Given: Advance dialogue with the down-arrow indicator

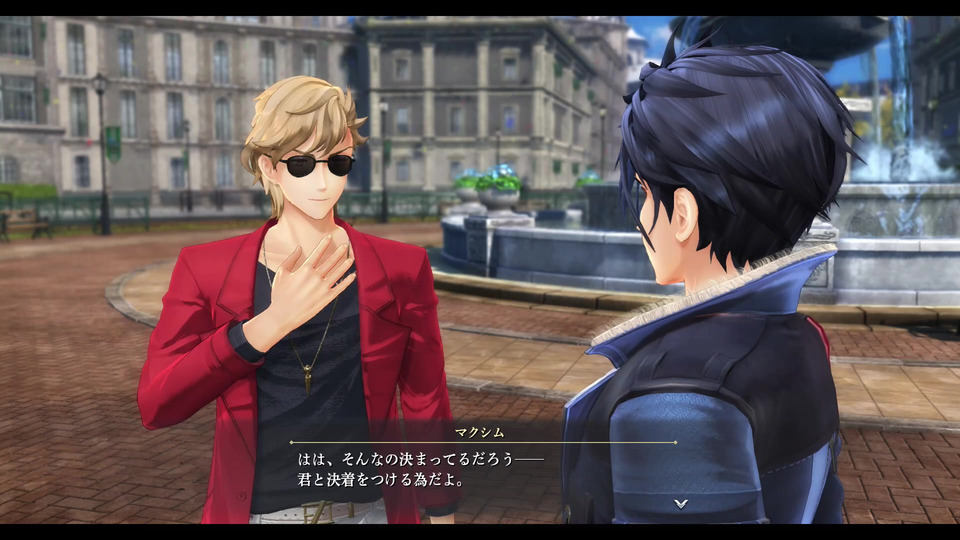Looking at the screenshot, I should click(680, 503).
